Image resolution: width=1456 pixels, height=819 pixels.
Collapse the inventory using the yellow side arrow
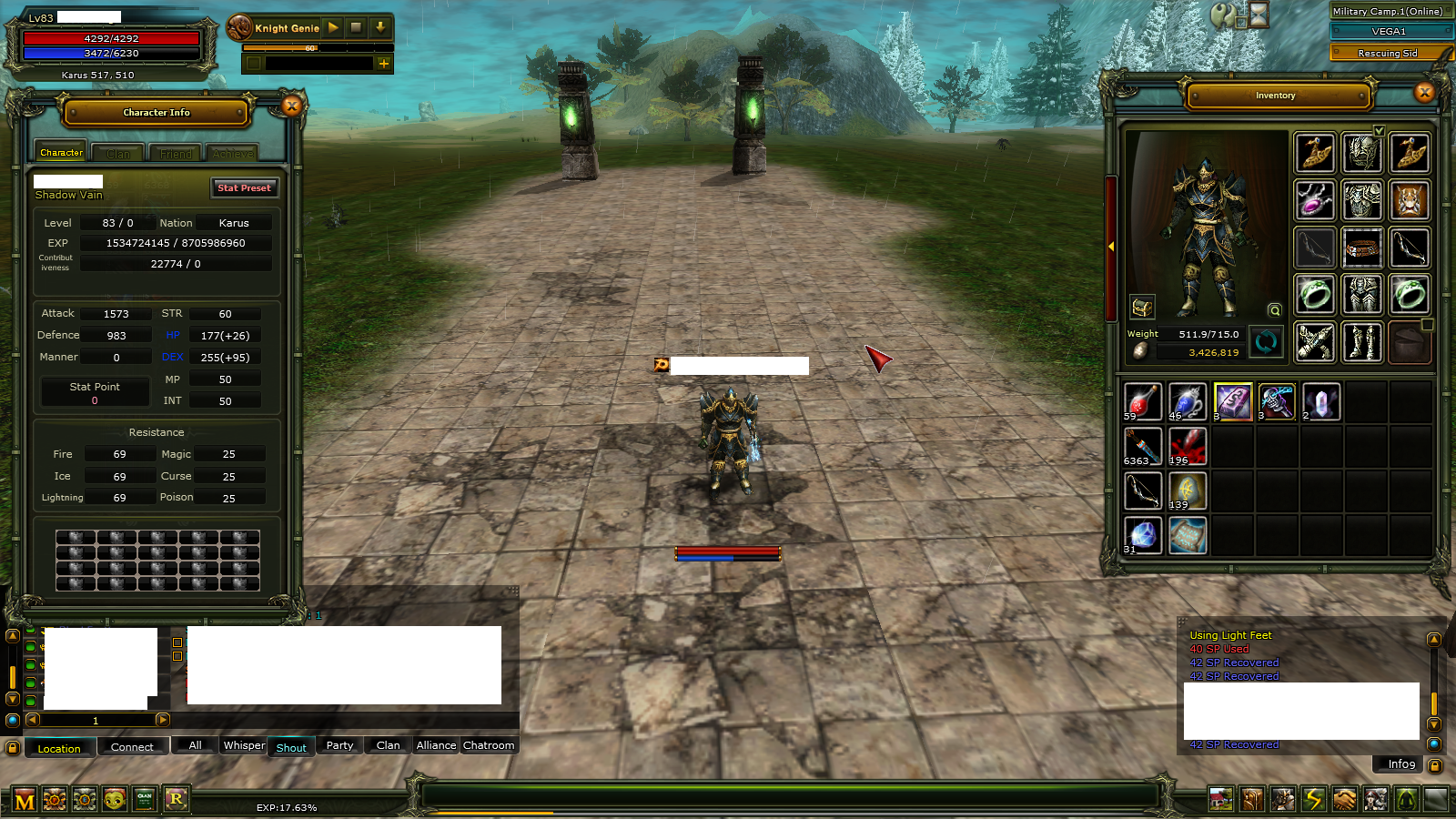[1112, 246]
